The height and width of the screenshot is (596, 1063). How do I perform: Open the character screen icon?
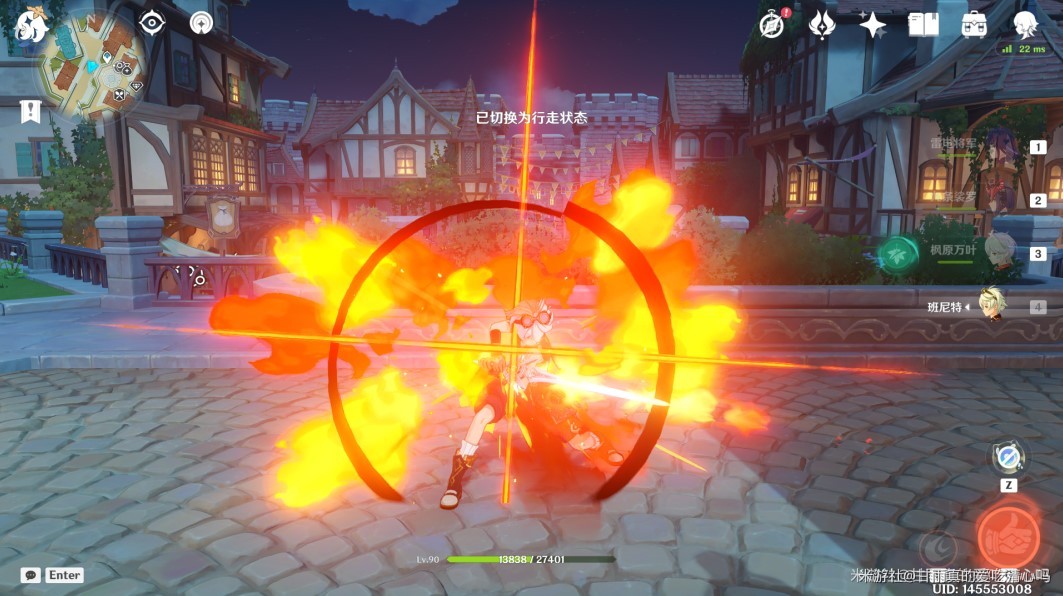(1025, 24)
